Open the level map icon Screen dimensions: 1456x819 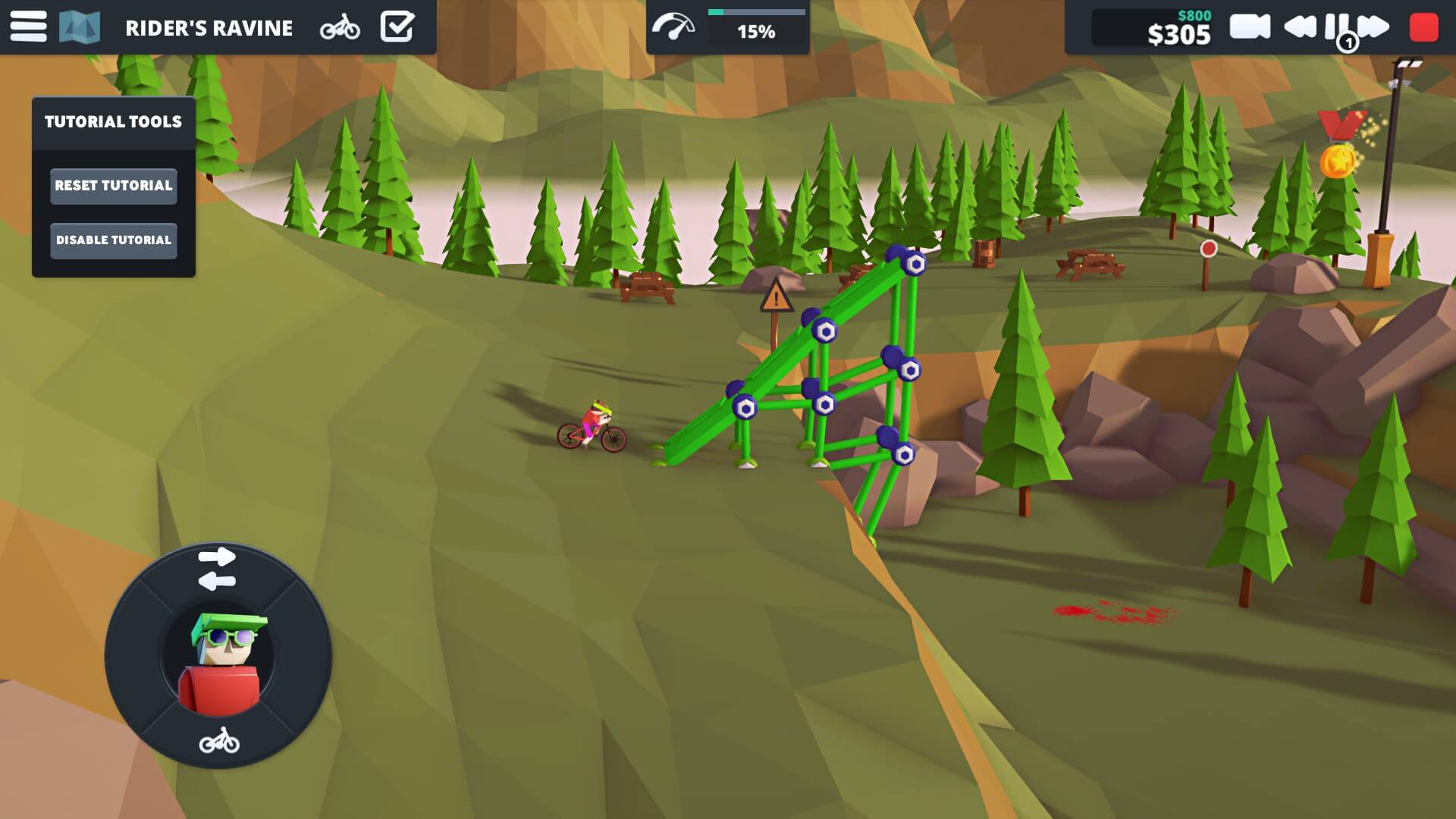tap(80, 27)
